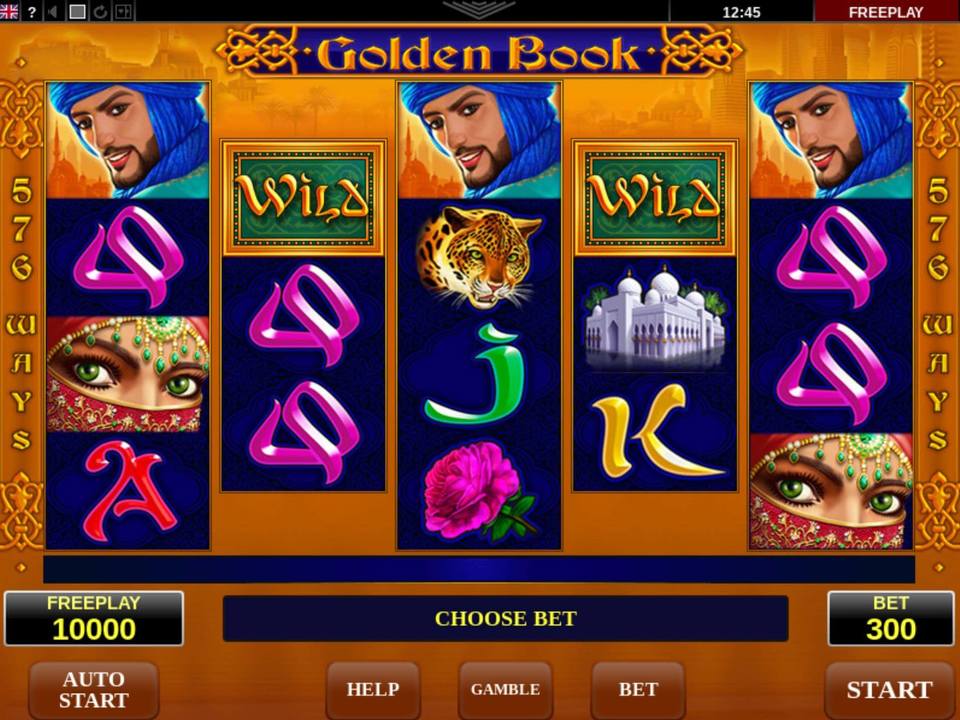Click the FREEPLAY label in the top bar
The width and height of the screenshot is (960, 720).
point(886,12)
